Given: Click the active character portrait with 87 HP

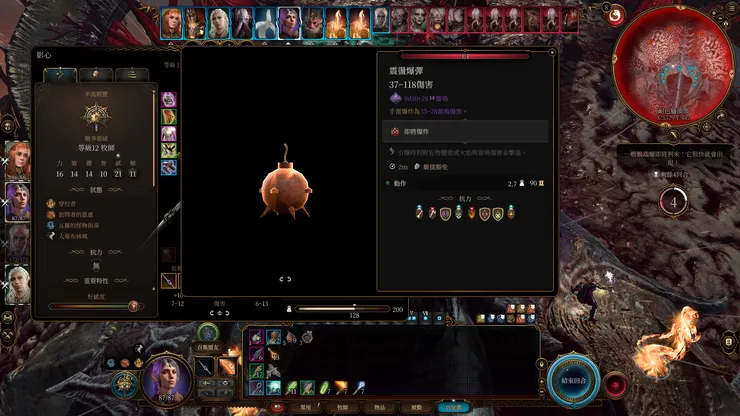Looking at the screenshot, I should [165, 380].
